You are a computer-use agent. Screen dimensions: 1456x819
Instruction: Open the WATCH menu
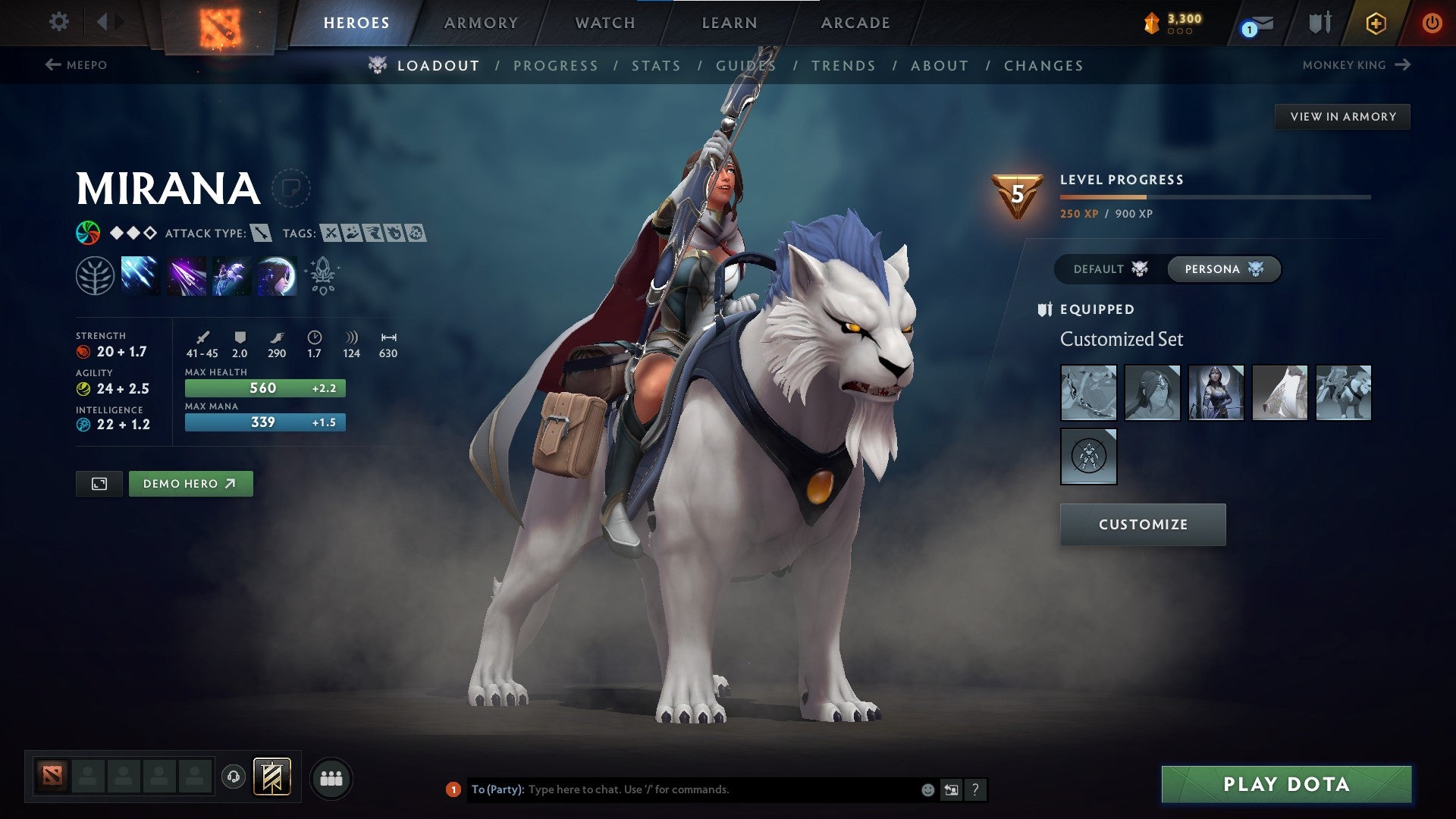pos(606,23)
